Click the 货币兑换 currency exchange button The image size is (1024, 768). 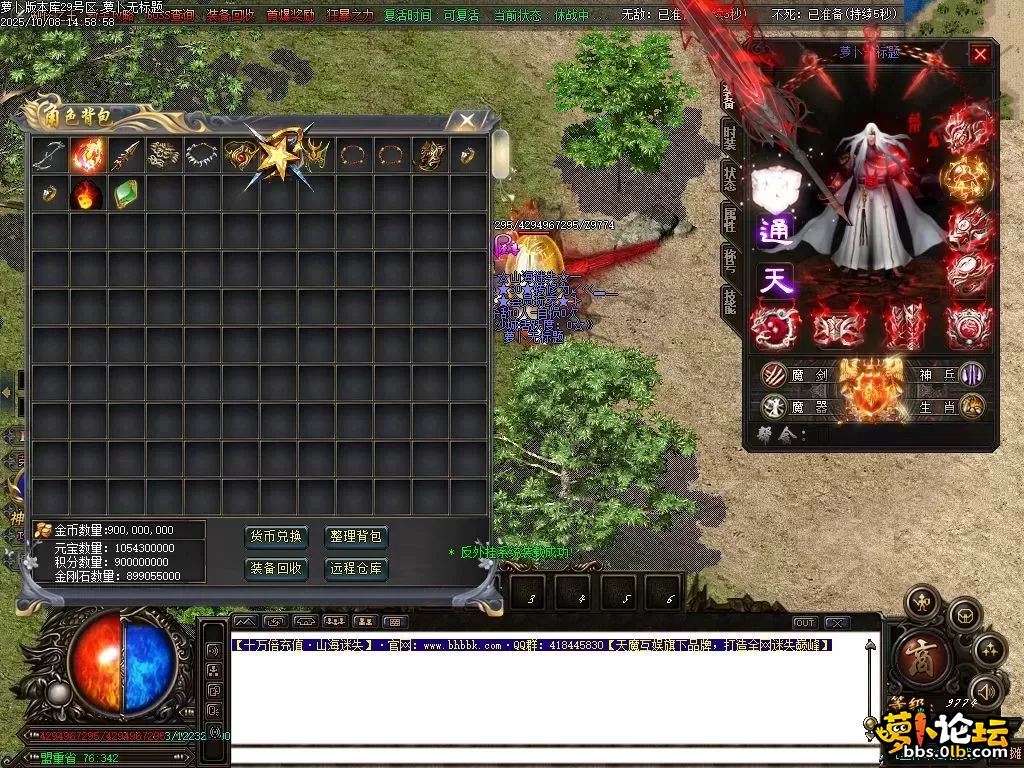275,537
